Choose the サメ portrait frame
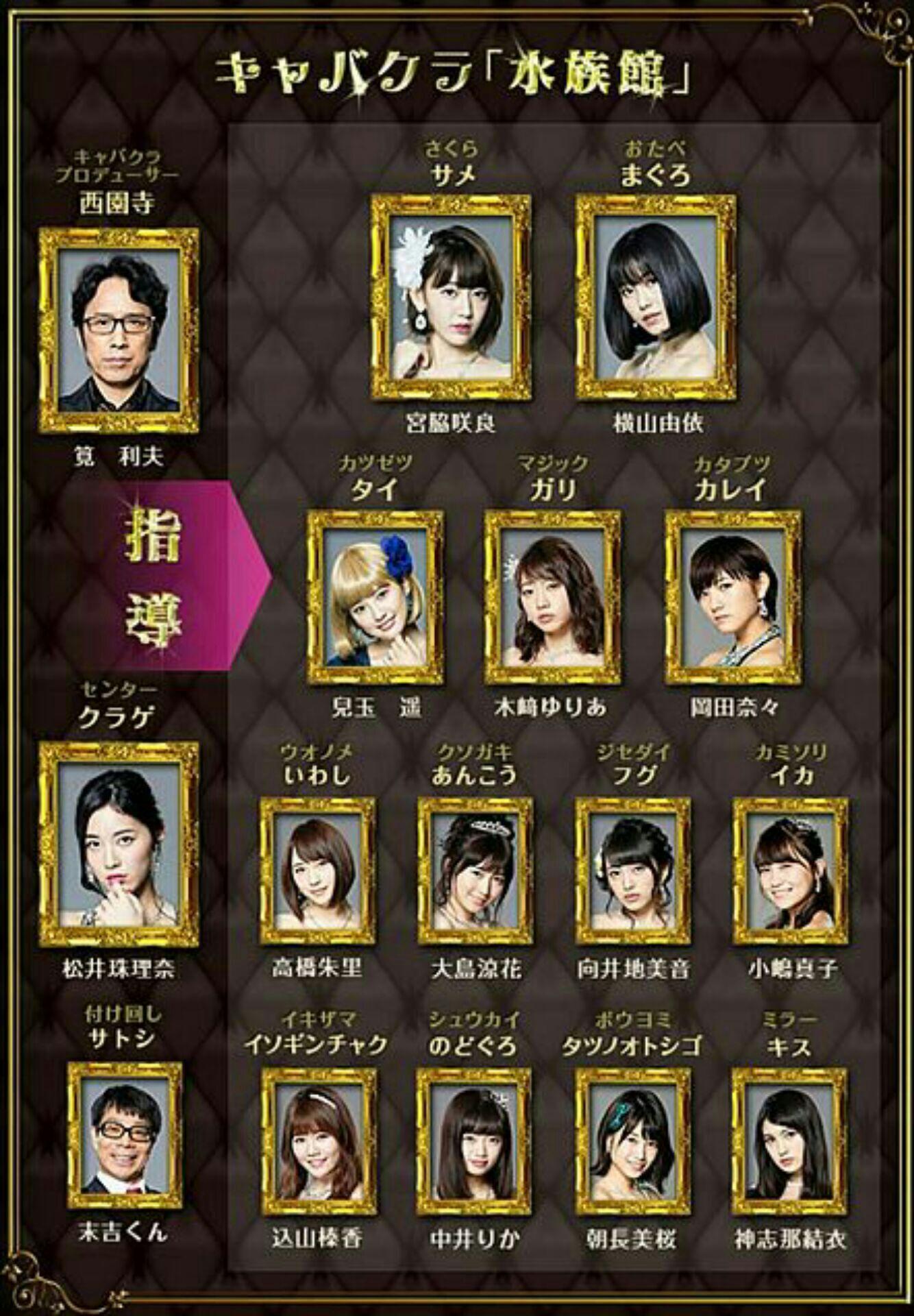This screenshot has width=914, height=1316. (451, 297)
